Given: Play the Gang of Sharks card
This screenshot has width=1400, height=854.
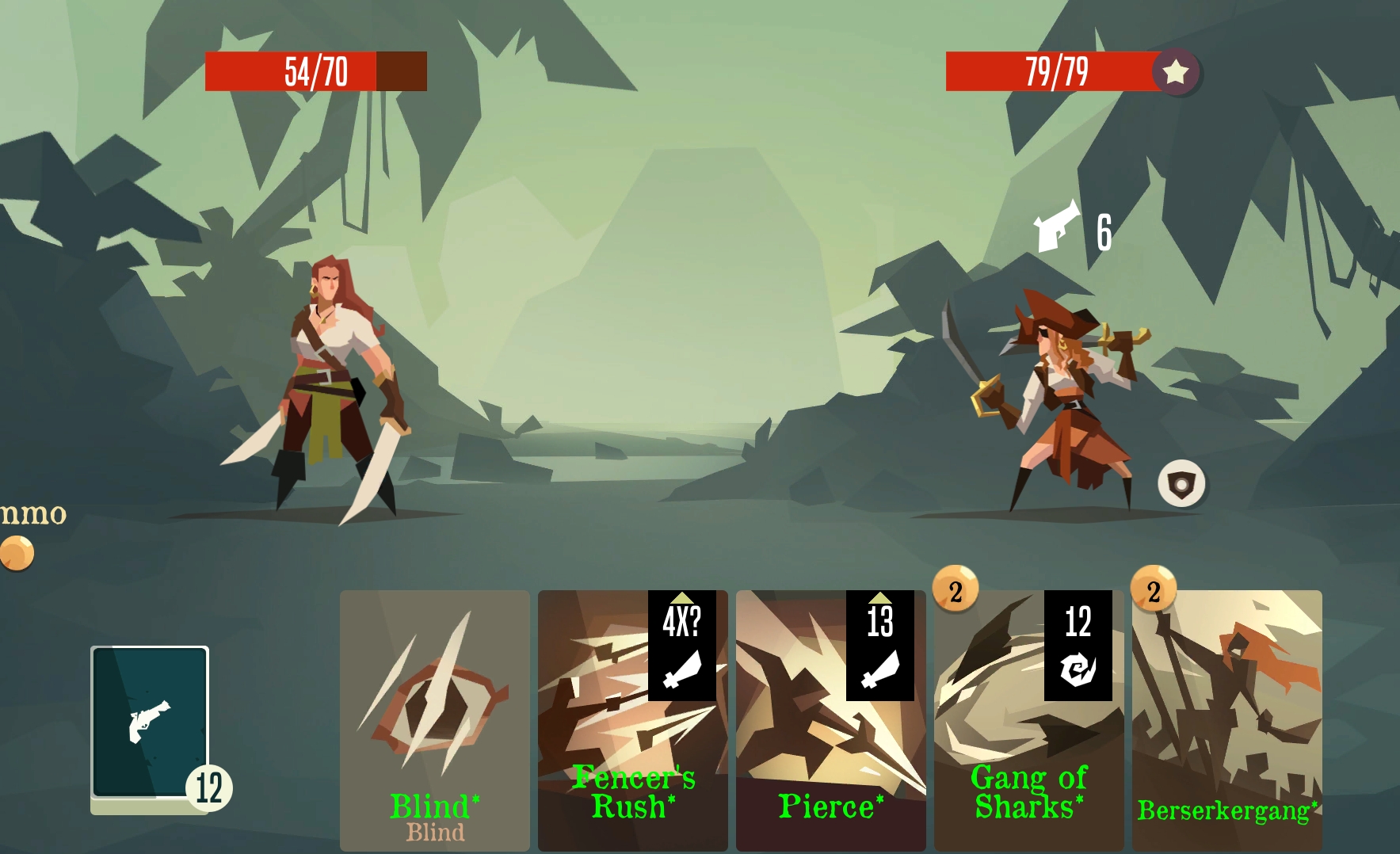Looking at the screenshot, I should [x=1028, y=719].
